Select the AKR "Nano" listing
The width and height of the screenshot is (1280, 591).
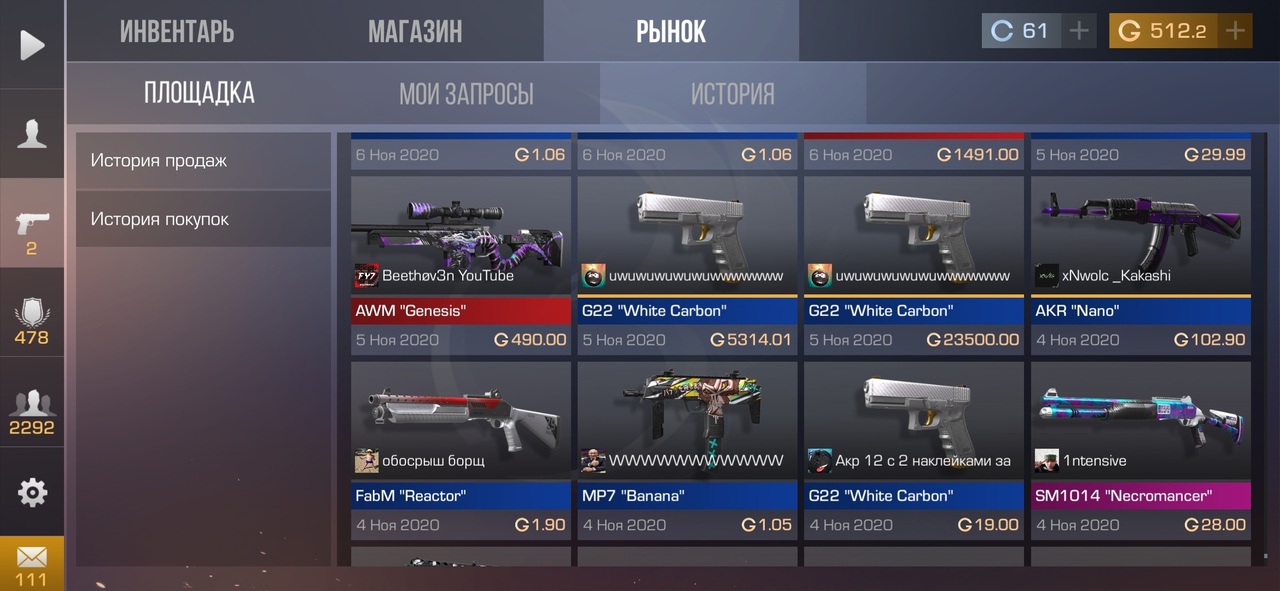tap(1141, 265)
